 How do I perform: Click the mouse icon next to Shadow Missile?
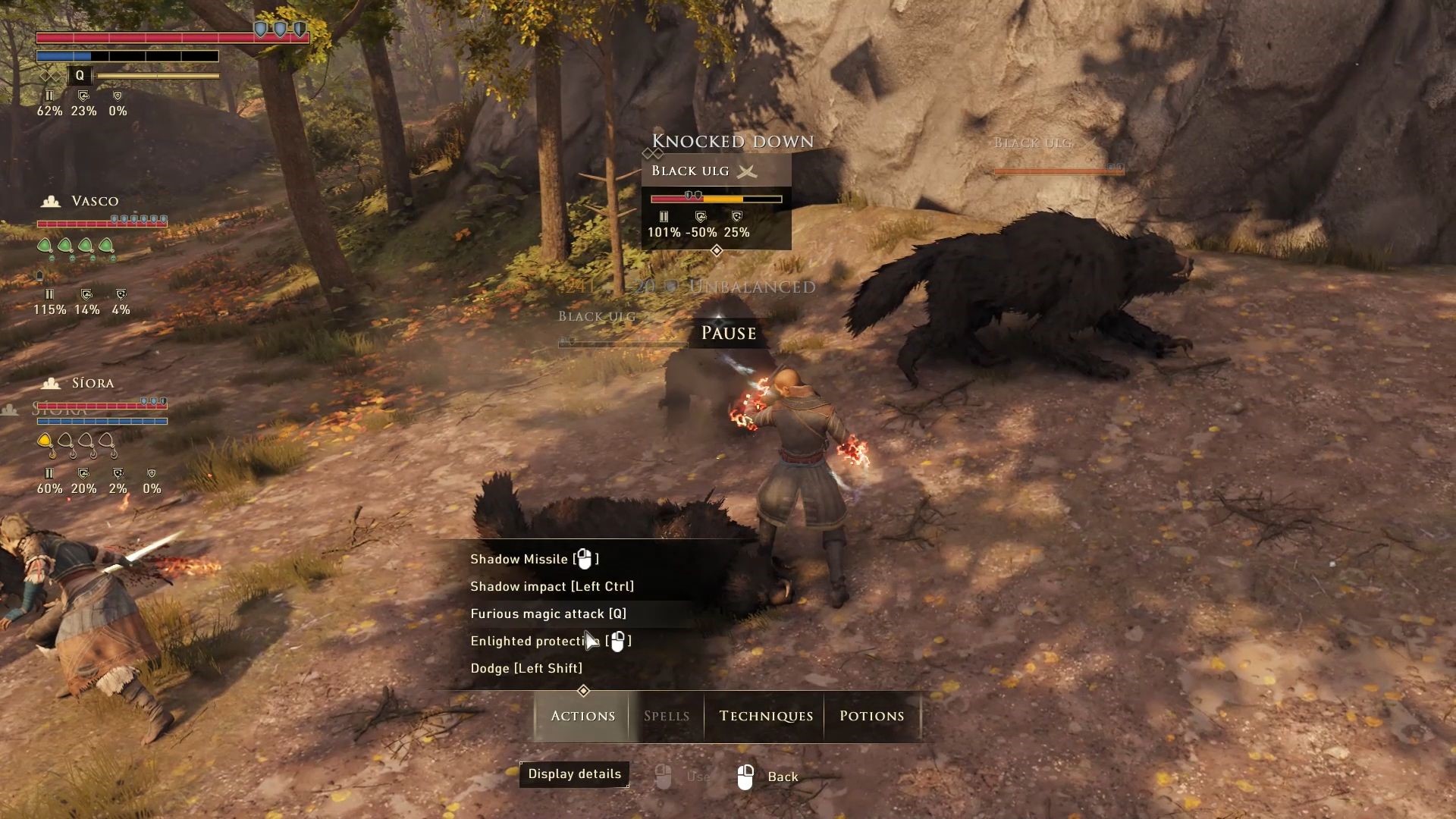tap(584, 559)
